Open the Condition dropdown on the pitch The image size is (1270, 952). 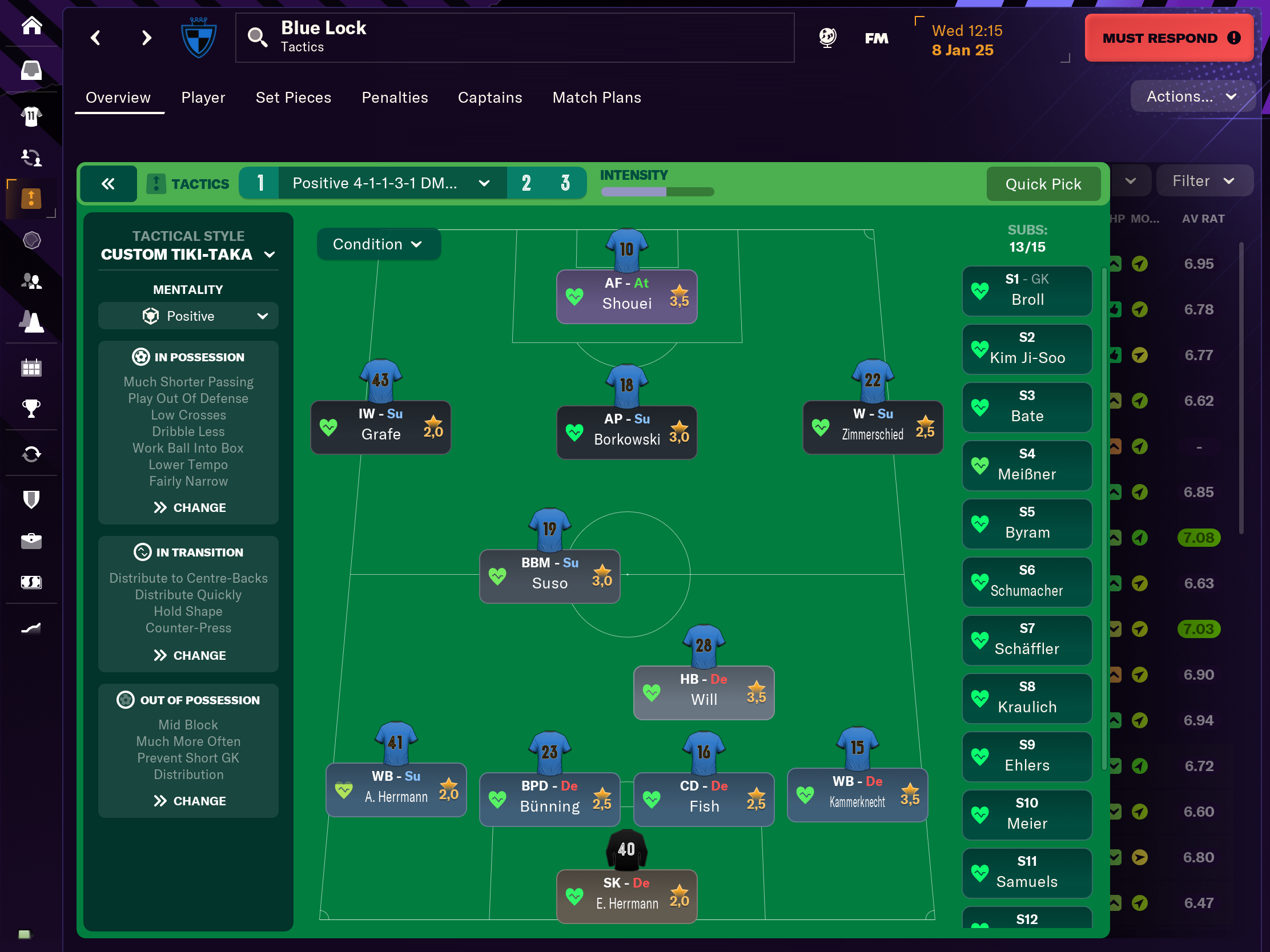click(x=378, y=244)
